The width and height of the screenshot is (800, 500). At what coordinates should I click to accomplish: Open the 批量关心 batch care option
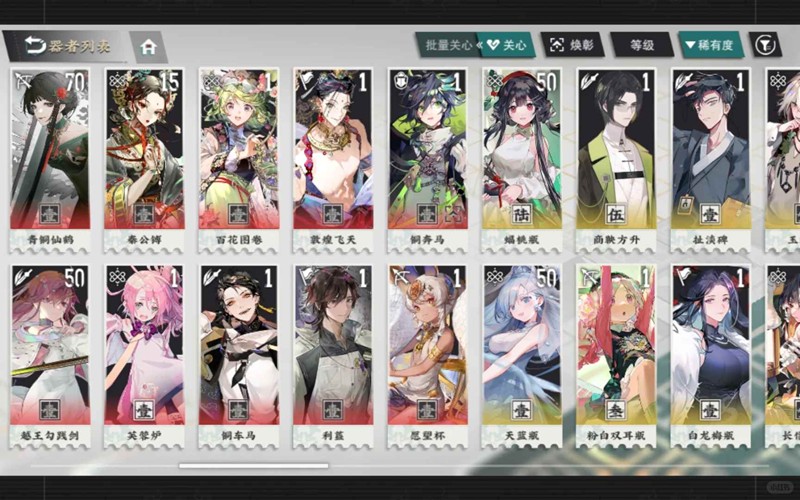coord(448,45)
